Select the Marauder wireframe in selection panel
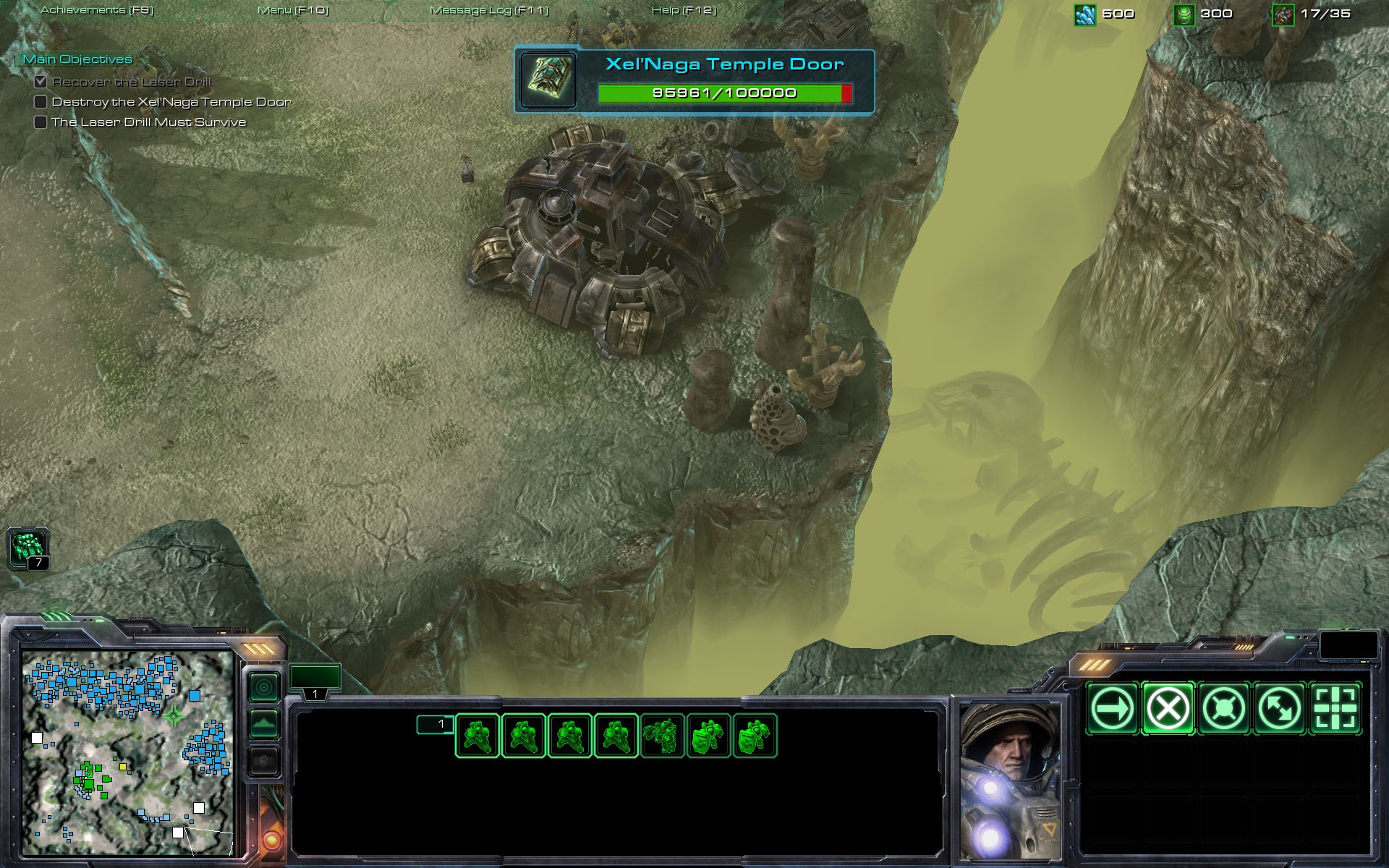1389x868 pixels. [662, 736]
